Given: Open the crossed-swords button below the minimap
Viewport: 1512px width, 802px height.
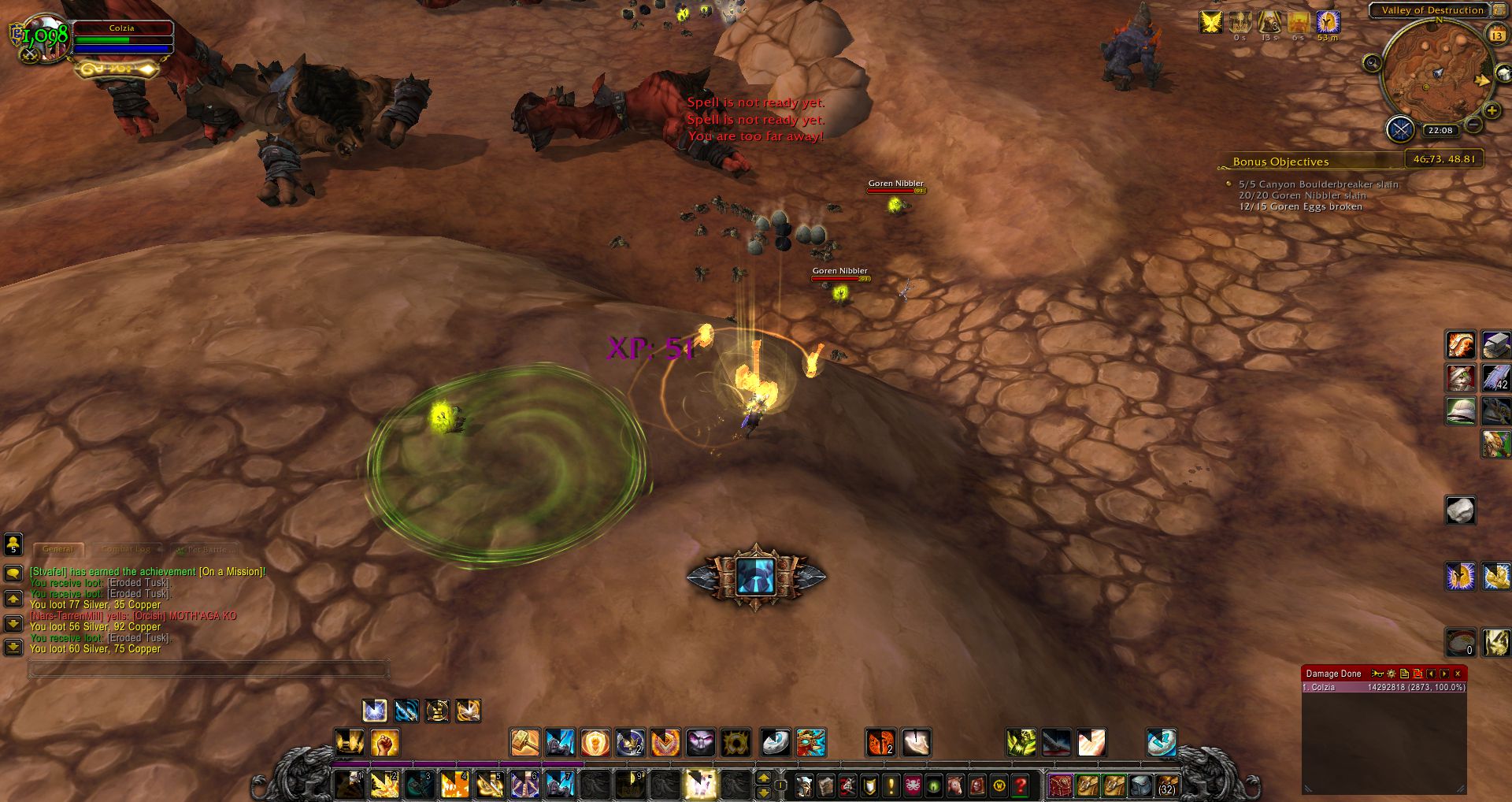Looking at the screenshot, I should [x=1400, y=128].
